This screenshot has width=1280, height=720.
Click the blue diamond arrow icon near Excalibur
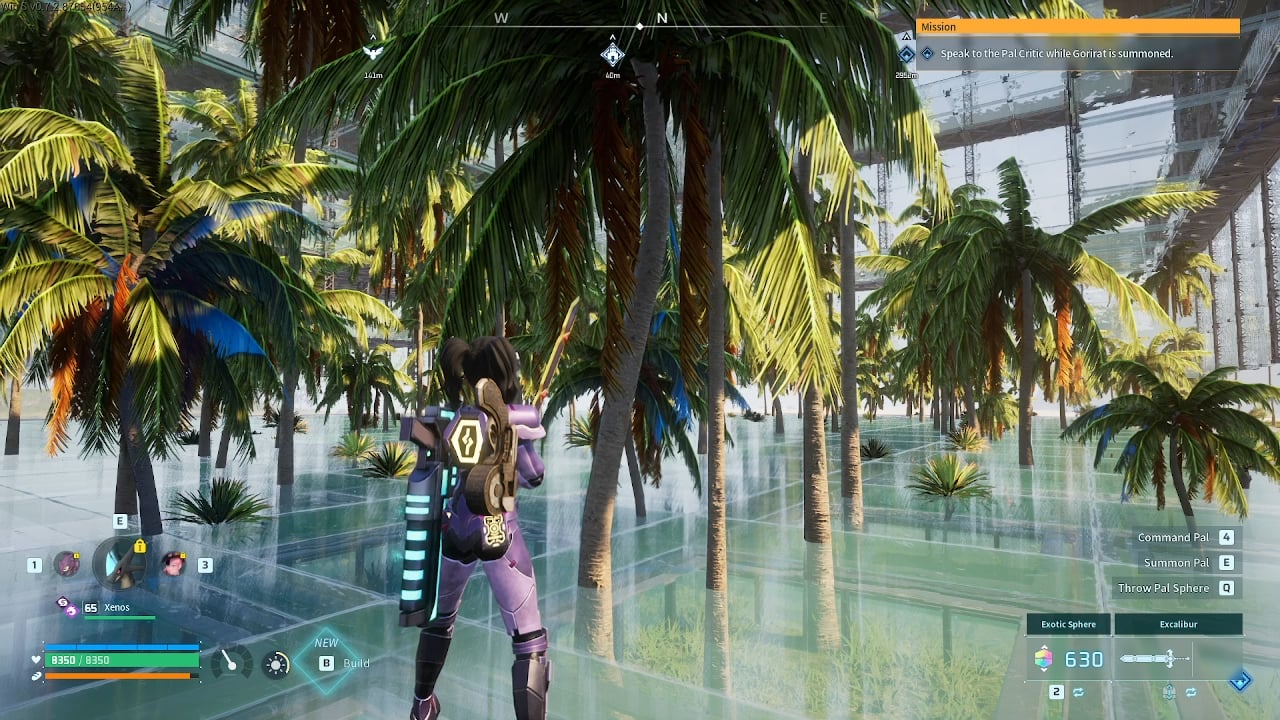[1240, 681]
